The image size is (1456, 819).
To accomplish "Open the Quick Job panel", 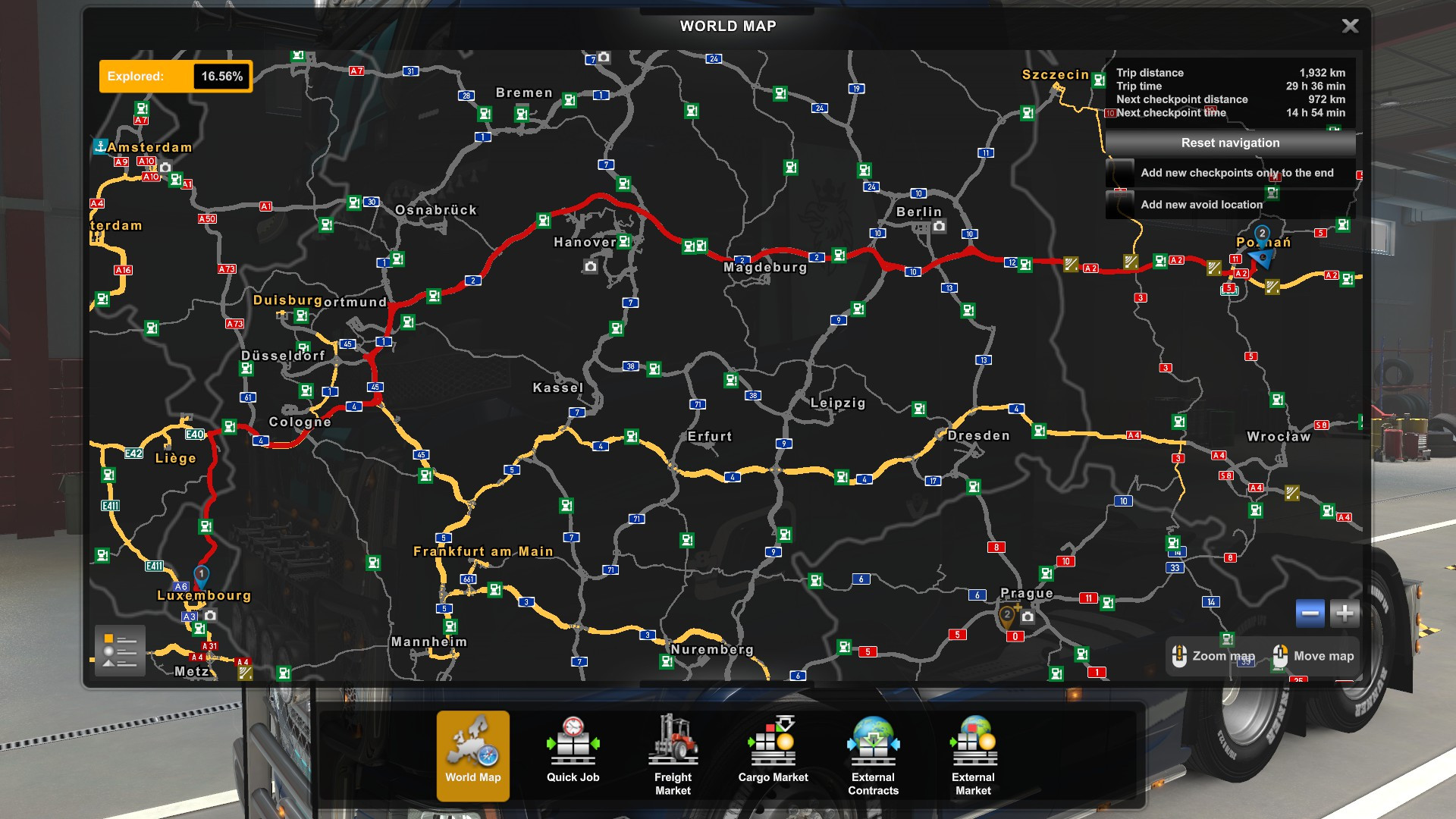I will coord(573,755).
